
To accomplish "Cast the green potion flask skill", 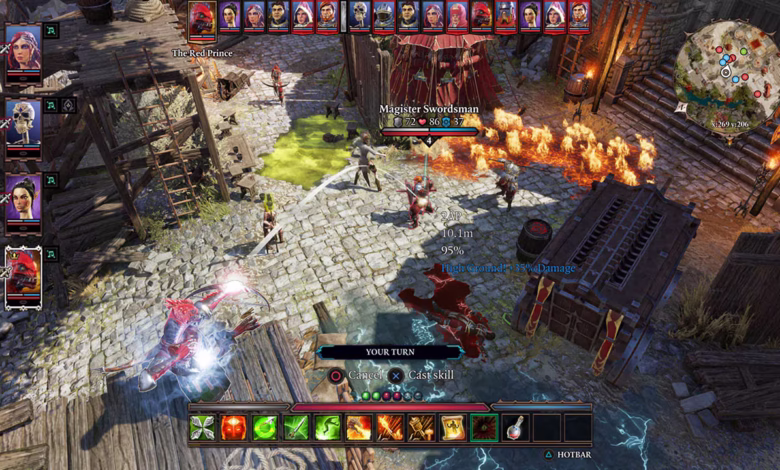I will pyautogui.click(x=265, y=428).
